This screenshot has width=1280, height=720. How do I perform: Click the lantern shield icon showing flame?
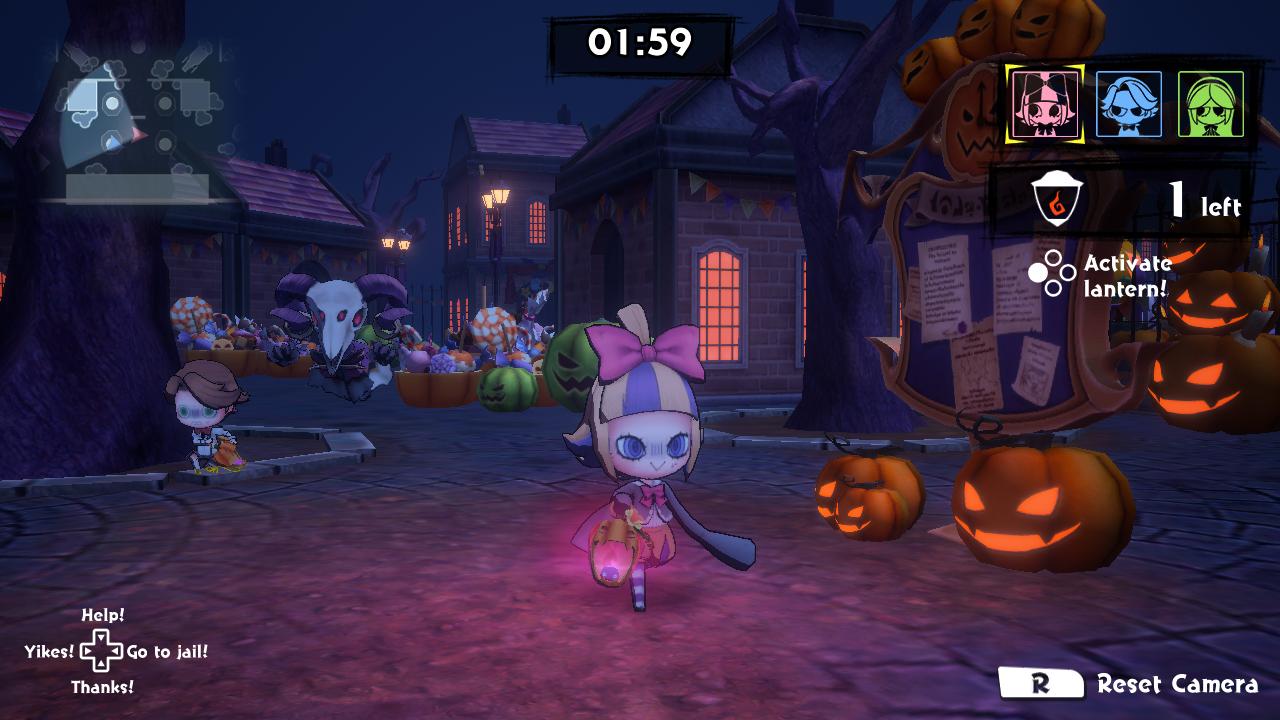click(x=1057, y=200)
